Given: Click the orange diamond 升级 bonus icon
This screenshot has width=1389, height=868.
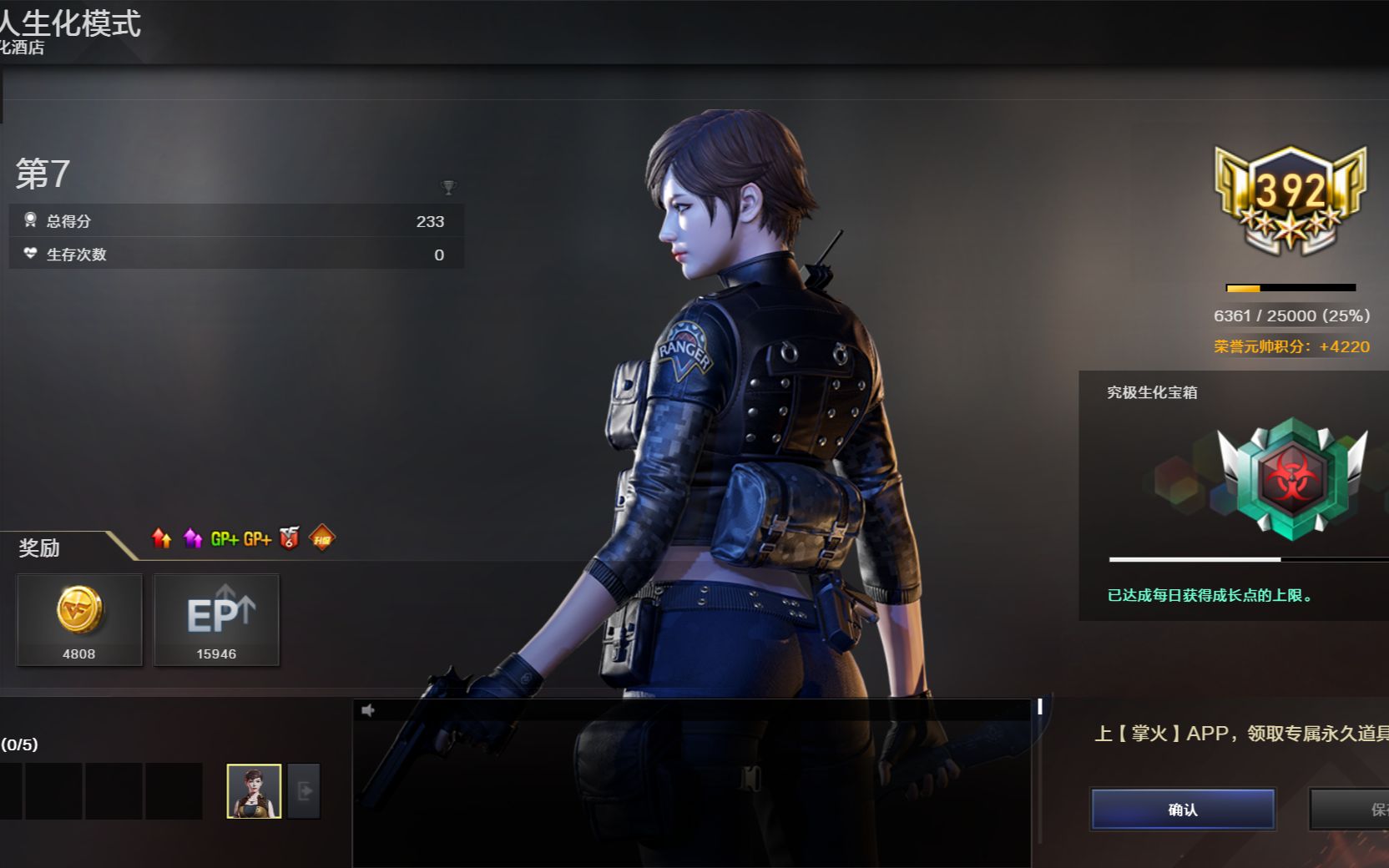Looking at the screenshot, I should [322, 538].
